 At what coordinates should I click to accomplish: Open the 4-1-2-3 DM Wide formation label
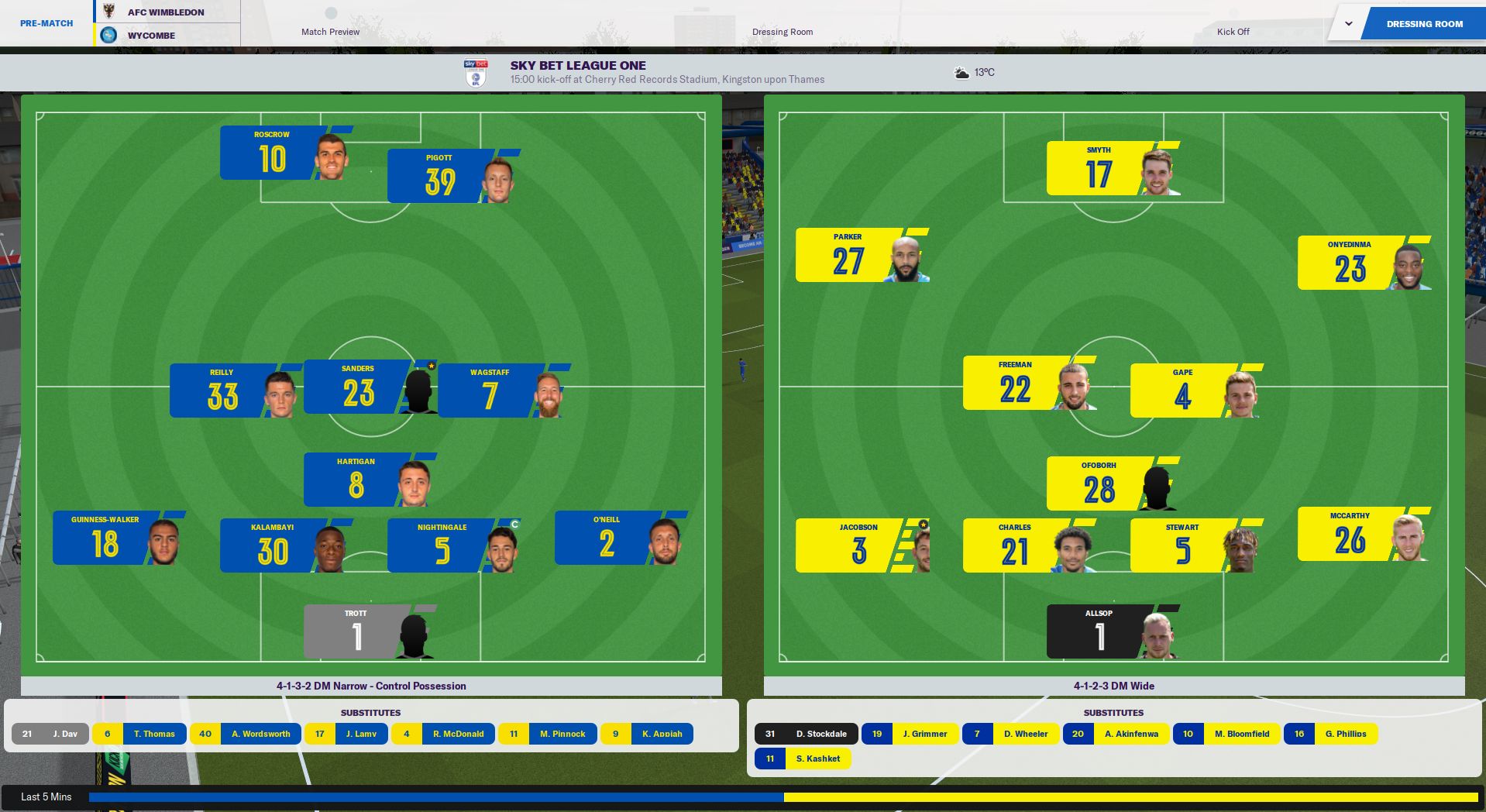pyautogui.click(x=1113, y=686)
